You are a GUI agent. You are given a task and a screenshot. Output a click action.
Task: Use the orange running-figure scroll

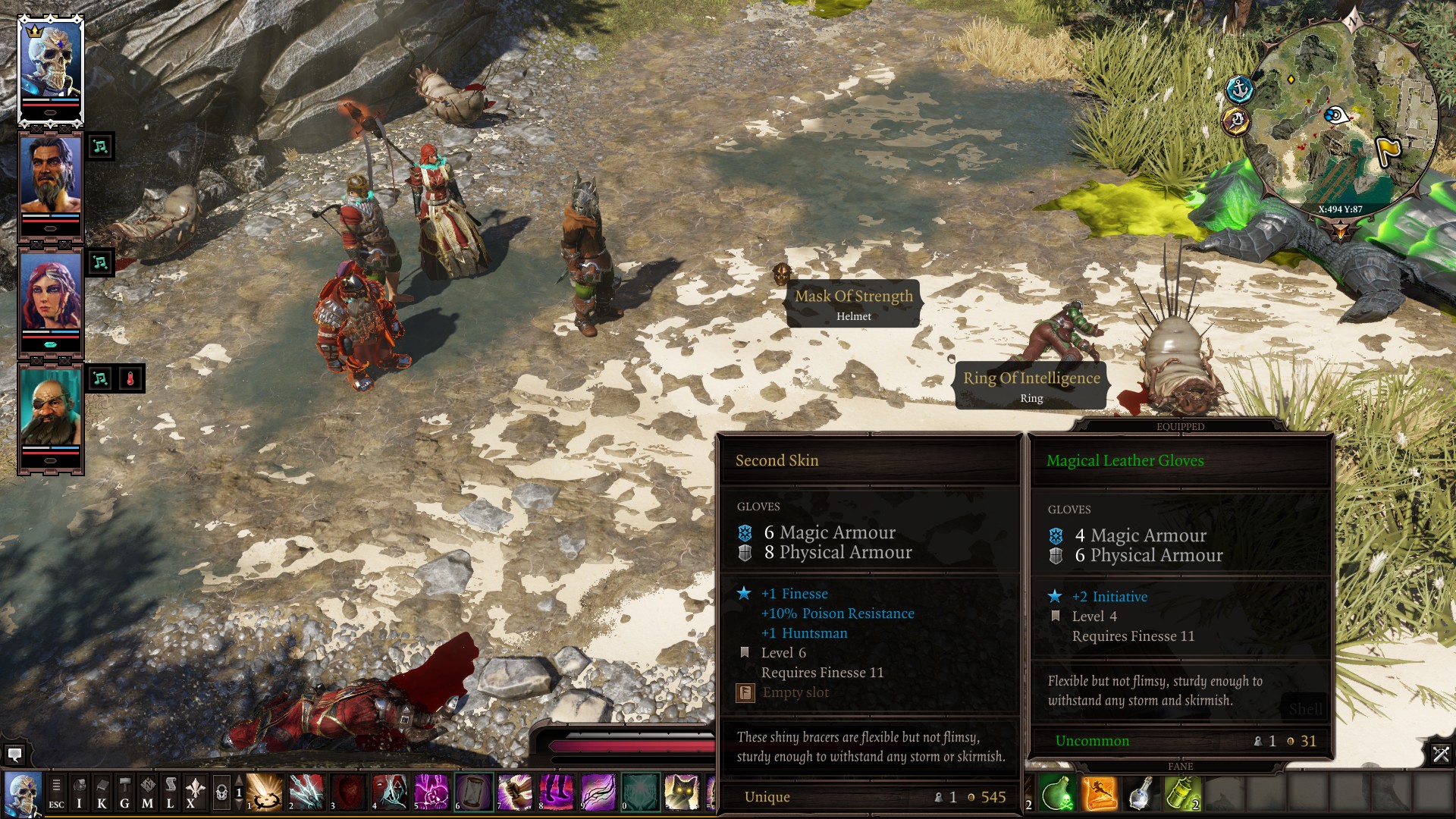point(1099,793)
